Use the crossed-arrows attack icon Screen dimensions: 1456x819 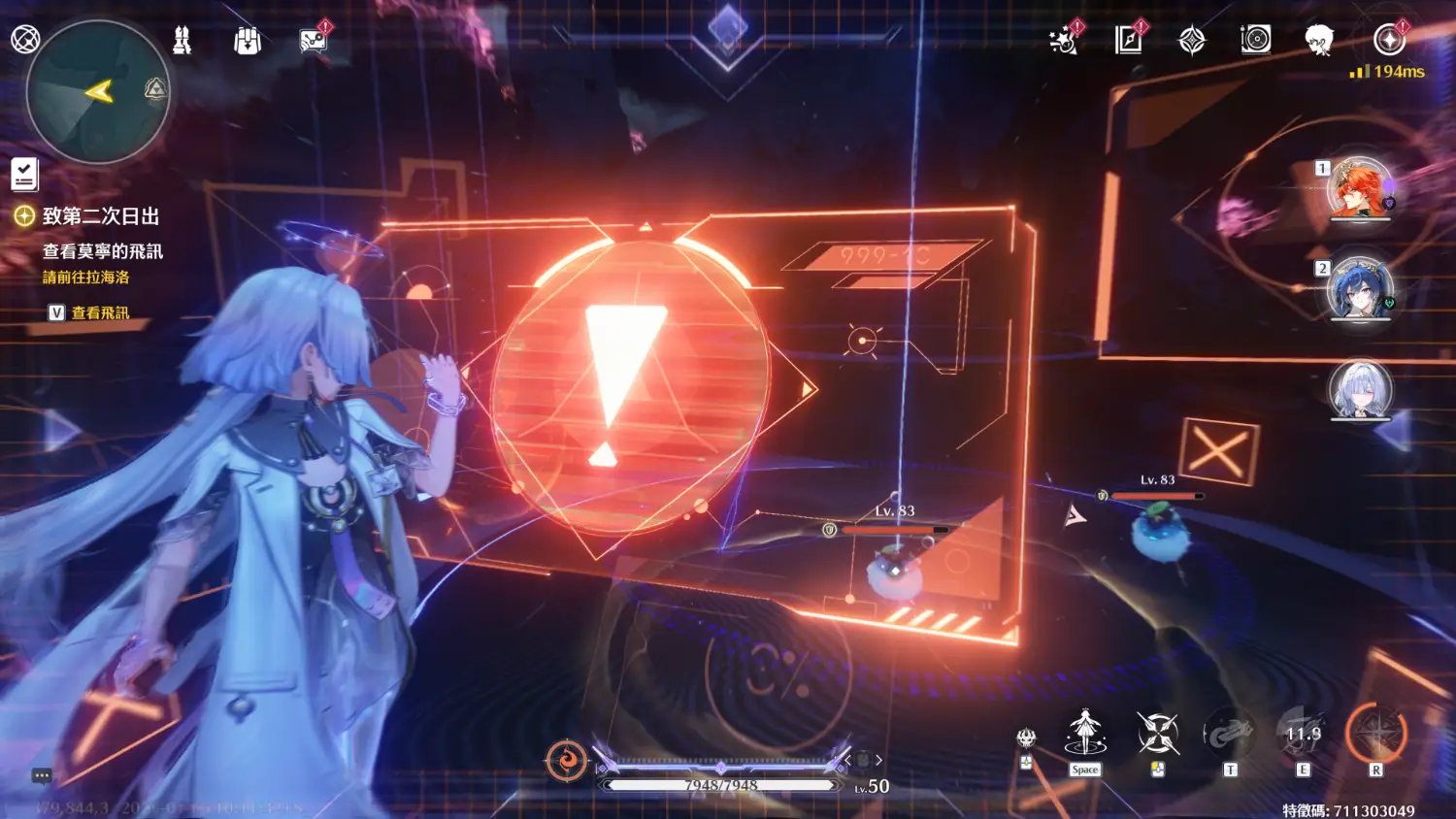coord(1158,734)
